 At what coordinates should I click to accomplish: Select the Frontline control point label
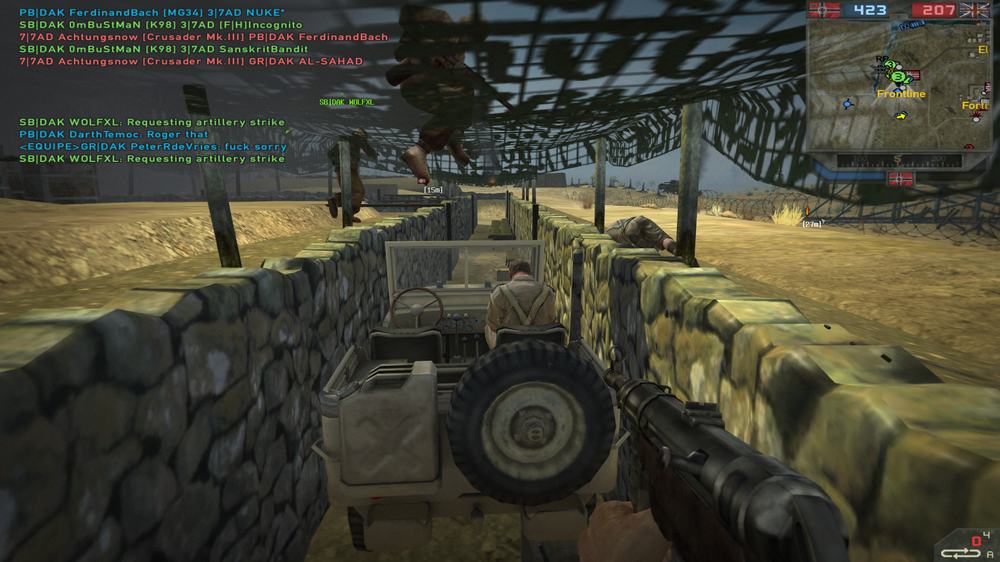coord(901,94)
